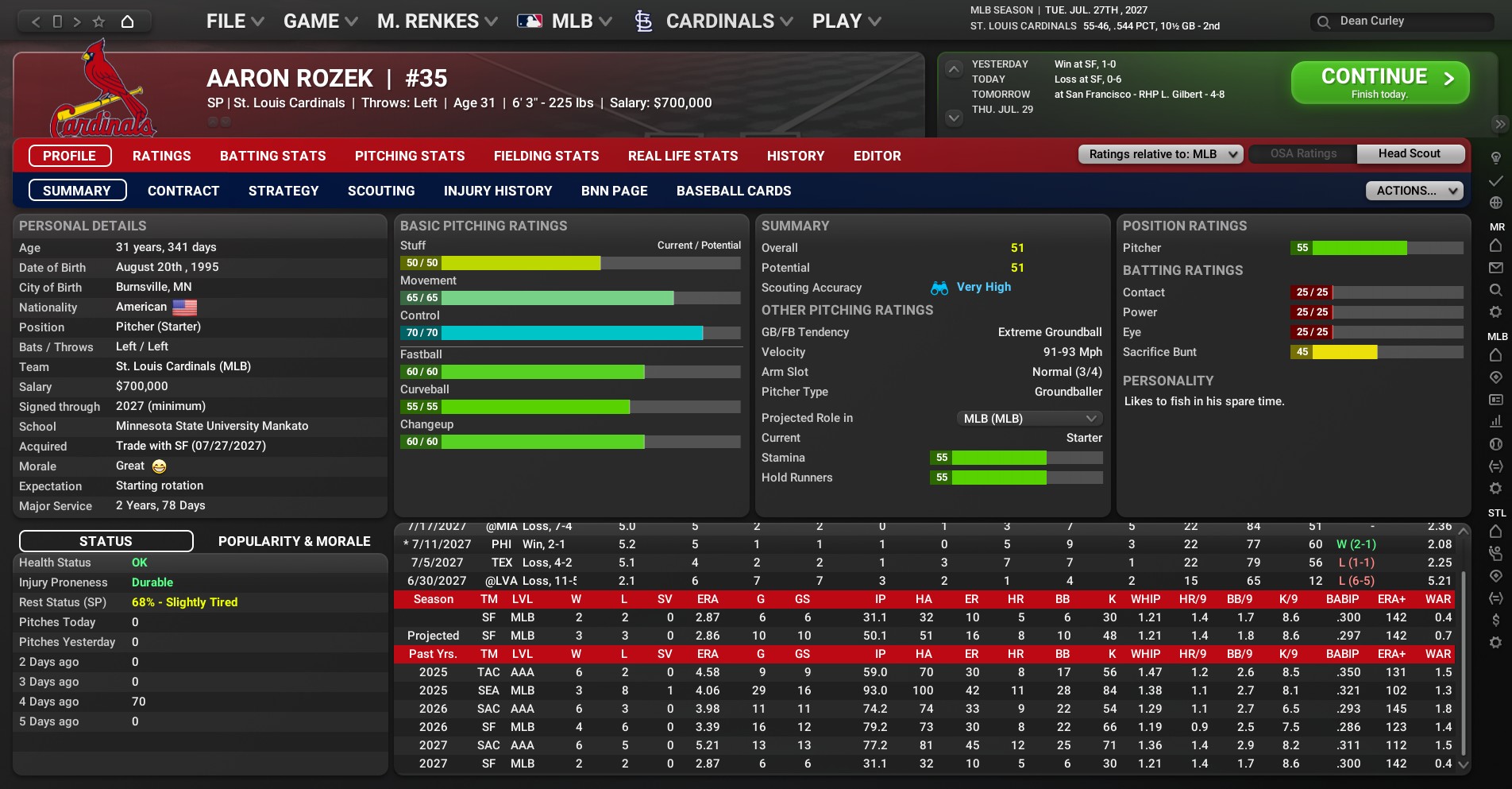Click the green Continue button

(x=1379, y=83)
